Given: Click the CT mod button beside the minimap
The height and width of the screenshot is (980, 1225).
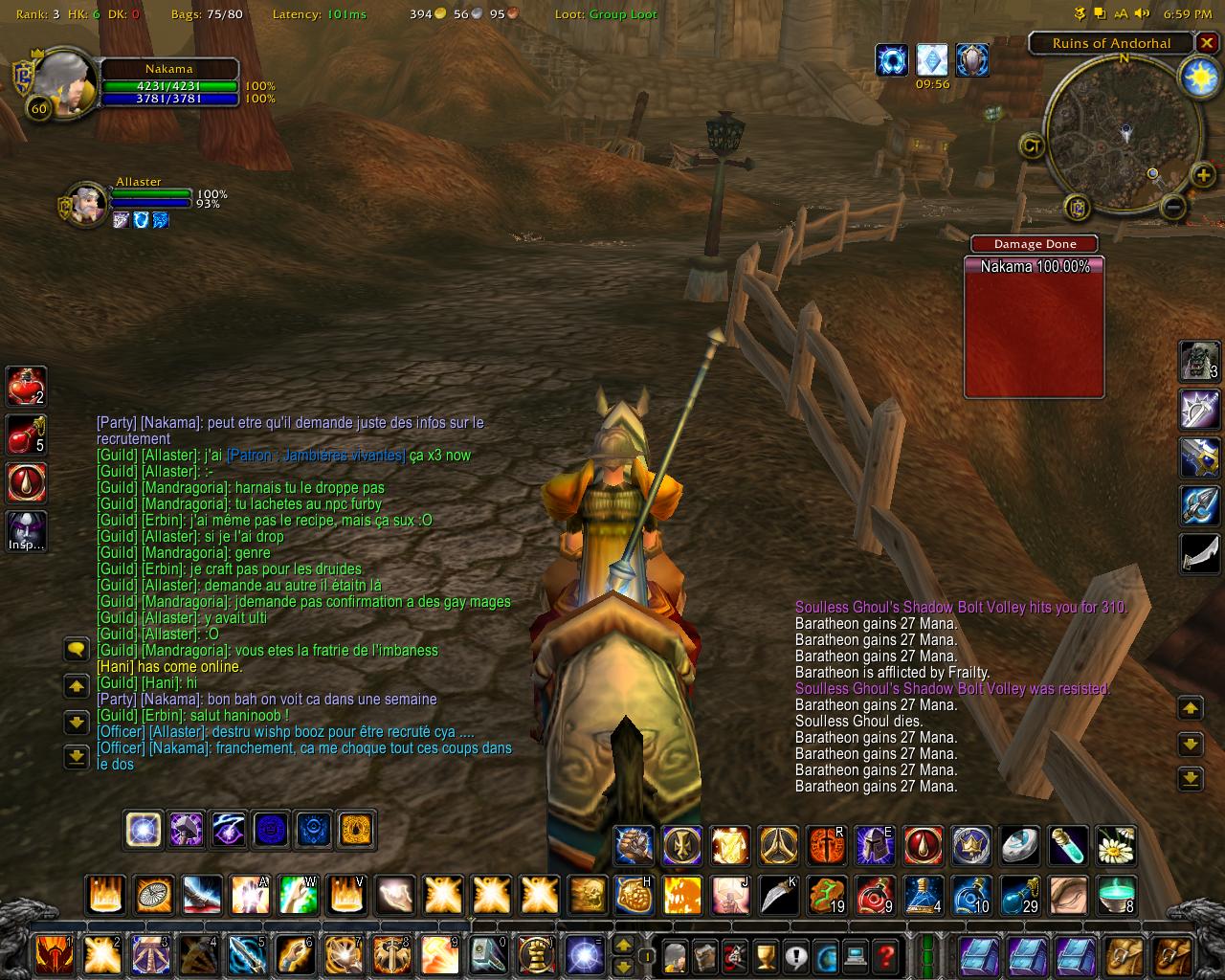Looking at the screenshot, I should [x=1032, y=145].
